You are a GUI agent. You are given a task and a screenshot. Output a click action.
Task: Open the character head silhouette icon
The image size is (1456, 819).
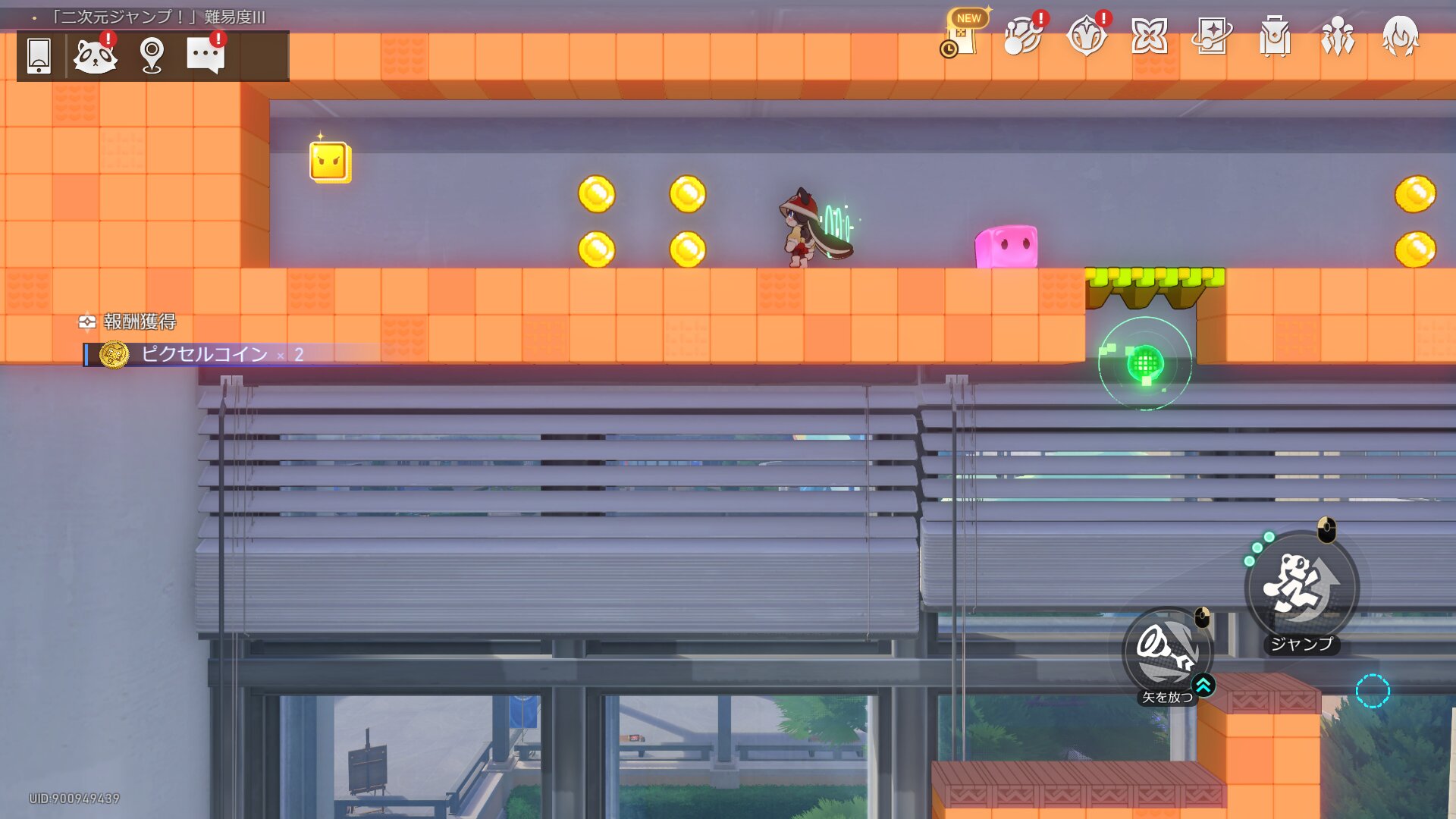(1400, 36)
